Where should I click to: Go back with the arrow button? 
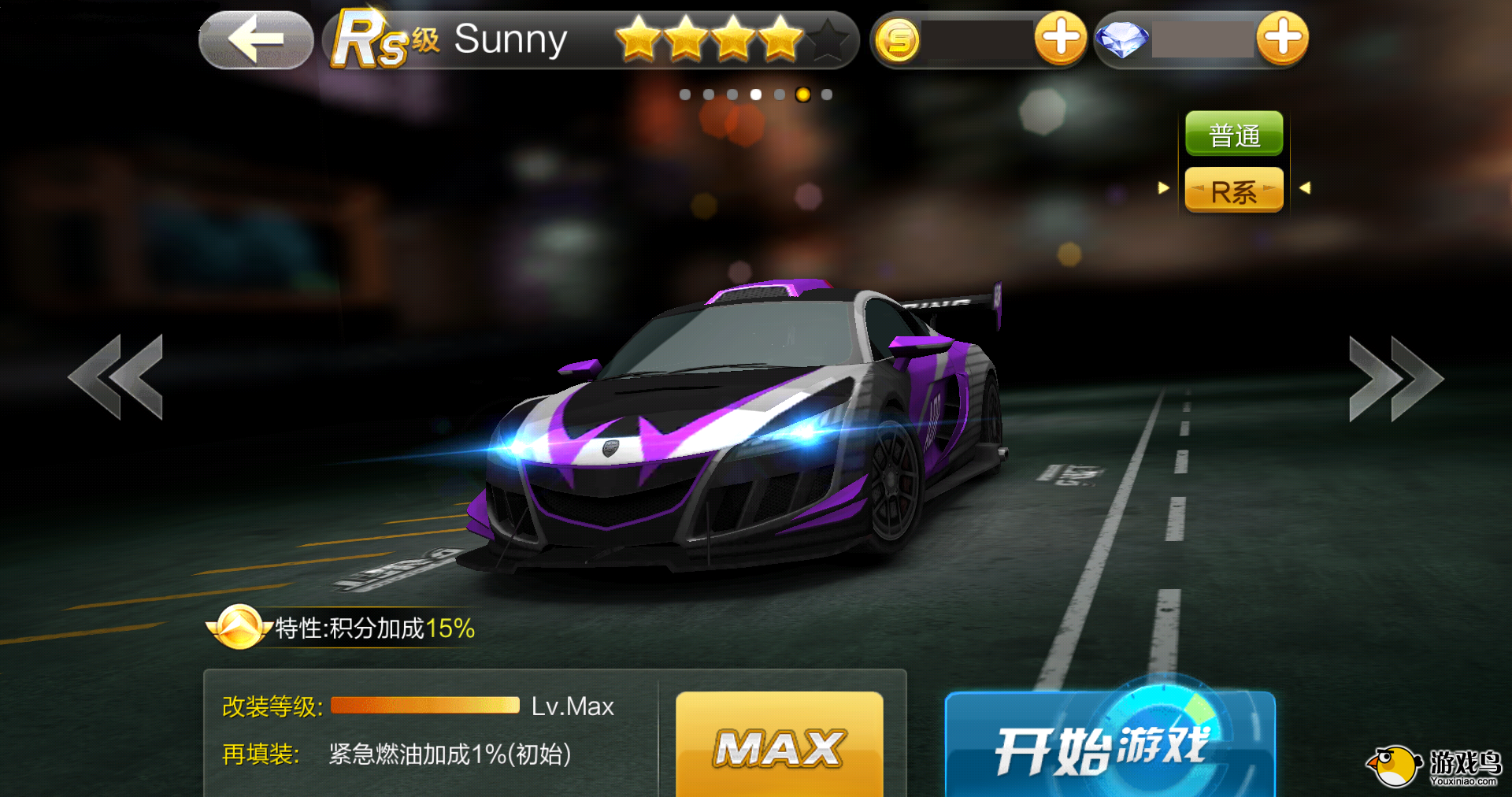coord(256,39)
